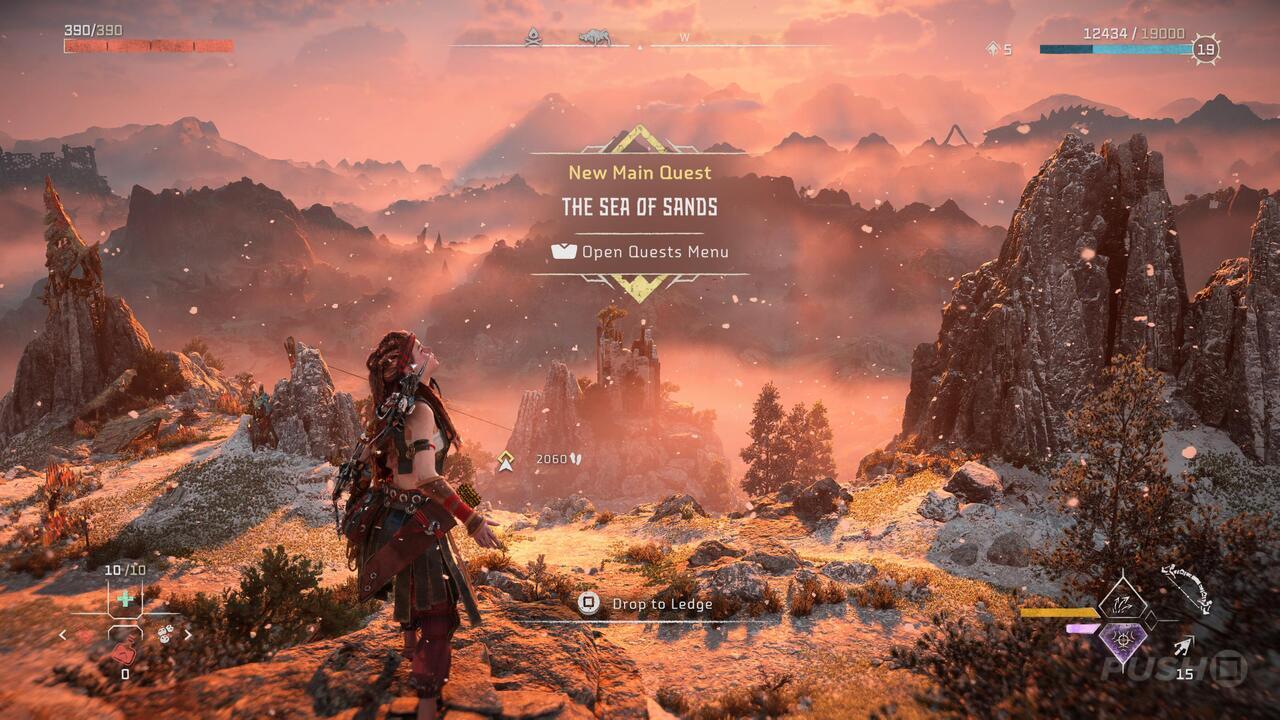Click the touchpad icon beside Open Quests Menu
Image resolution: width=1280 pixels, height=720 pixels.
pyautogui.click(x=564, y=252)
